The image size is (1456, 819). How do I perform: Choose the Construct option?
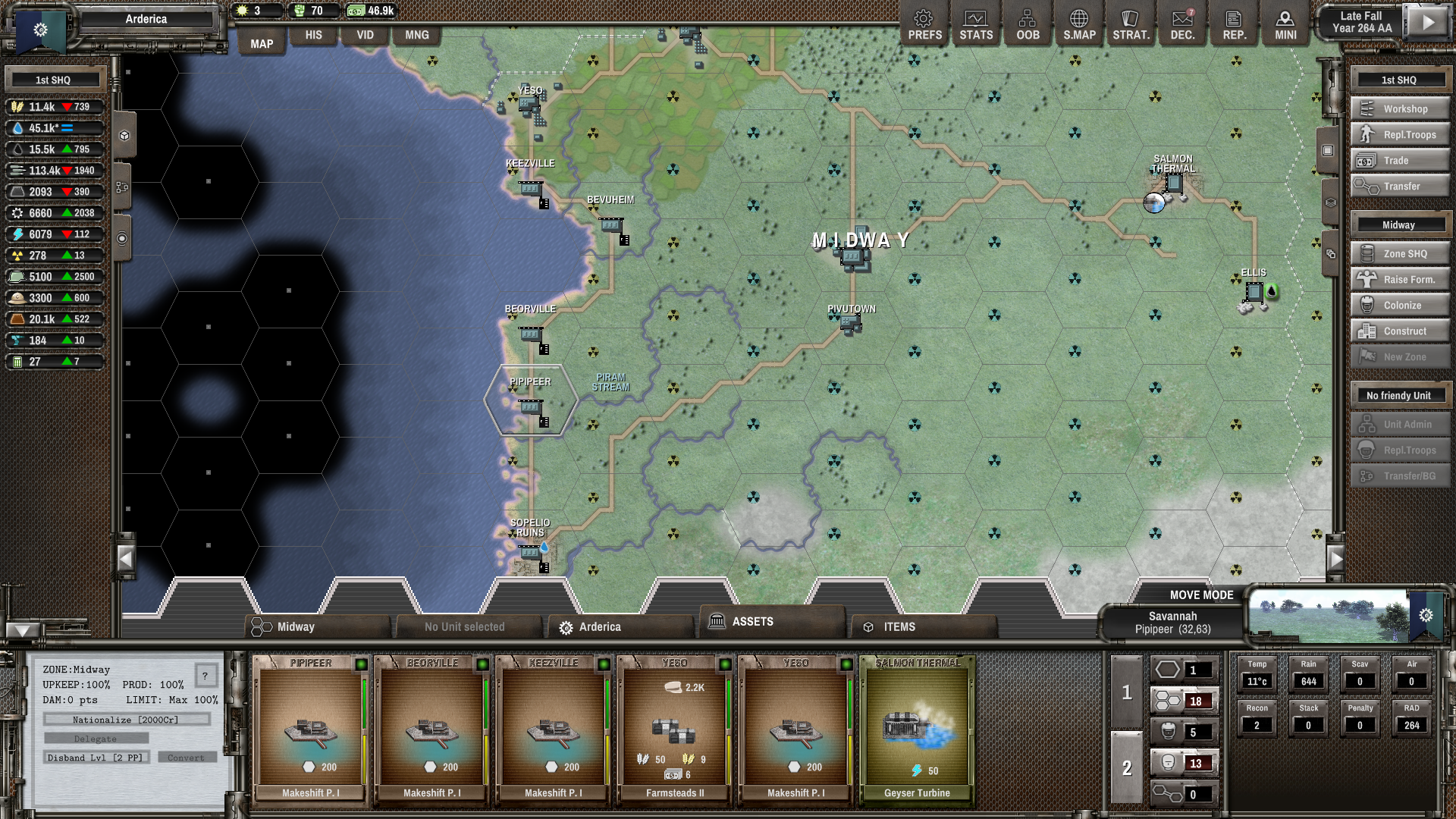pos(1400,331)
